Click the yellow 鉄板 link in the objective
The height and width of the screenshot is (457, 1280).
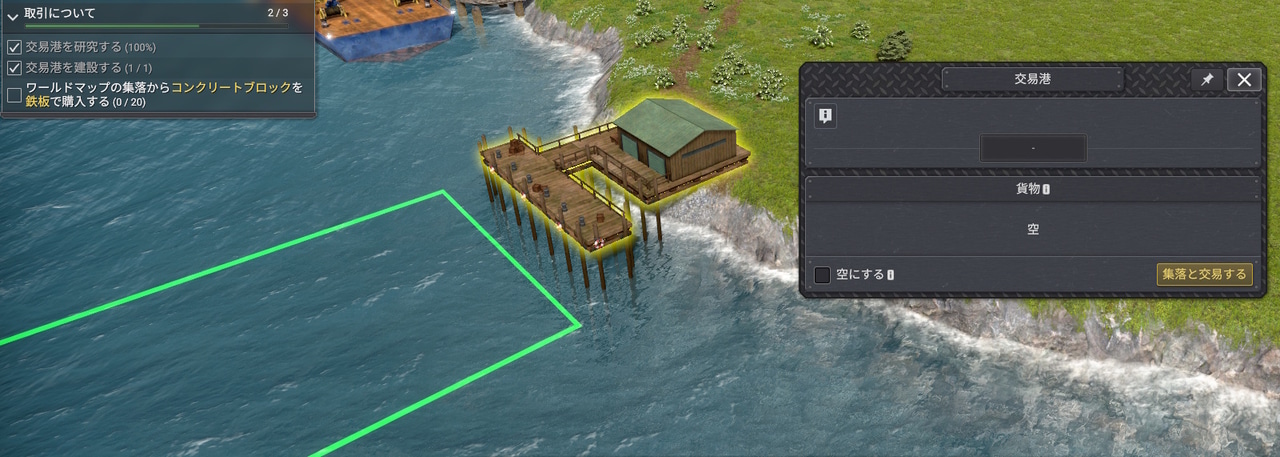pos(39,101)
